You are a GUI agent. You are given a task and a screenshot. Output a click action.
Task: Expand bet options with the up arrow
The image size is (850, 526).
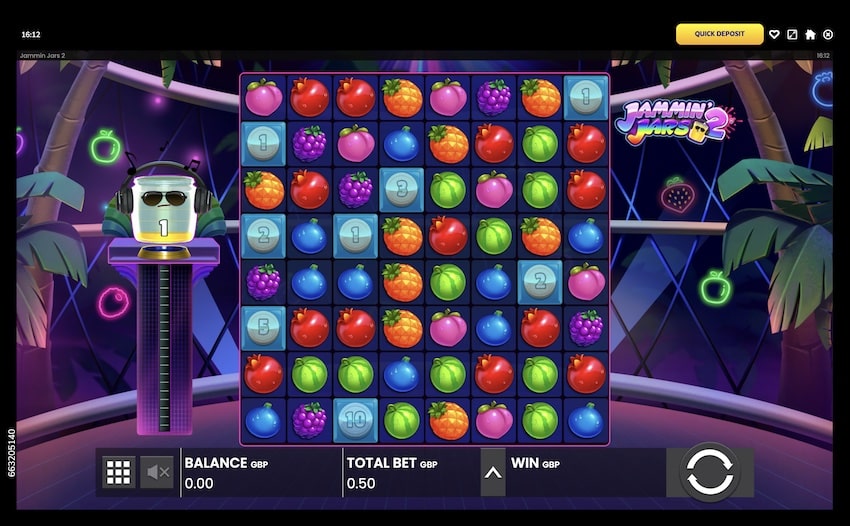(492, 472)
